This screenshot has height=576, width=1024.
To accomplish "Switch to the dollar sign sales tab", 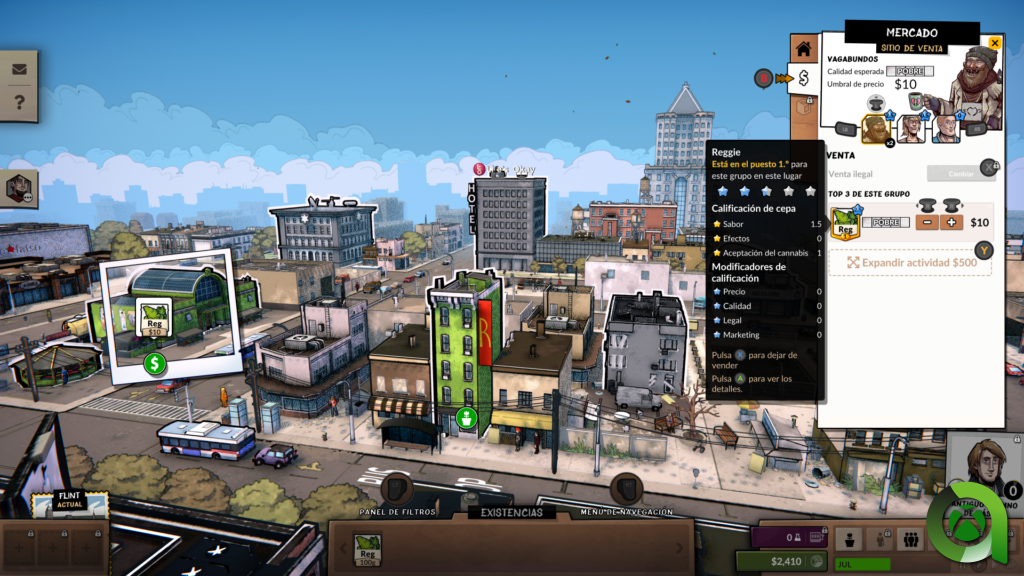I will 804,78.
